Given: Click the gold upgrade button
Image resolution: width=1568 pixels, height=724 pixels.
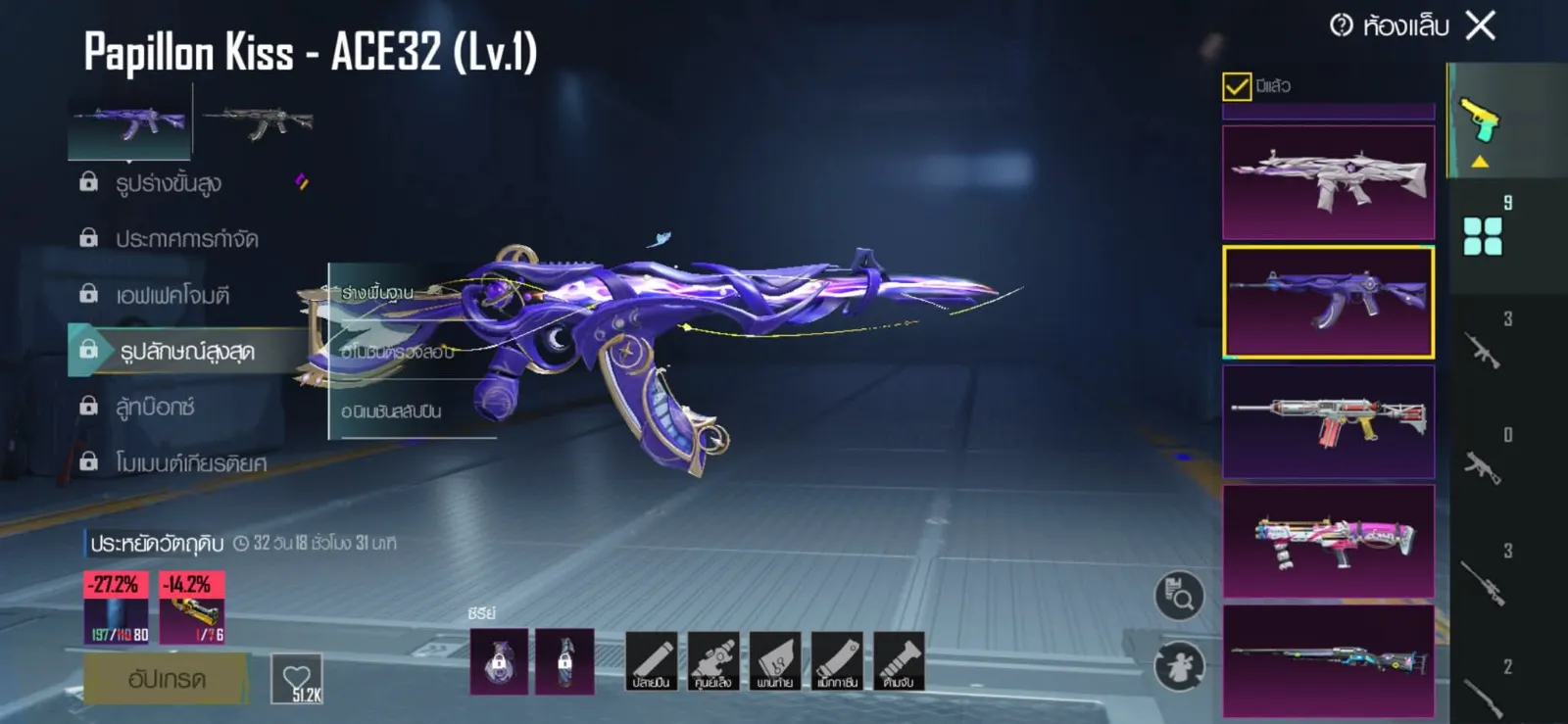Looking at the screenshot, I should pos(166,679).
